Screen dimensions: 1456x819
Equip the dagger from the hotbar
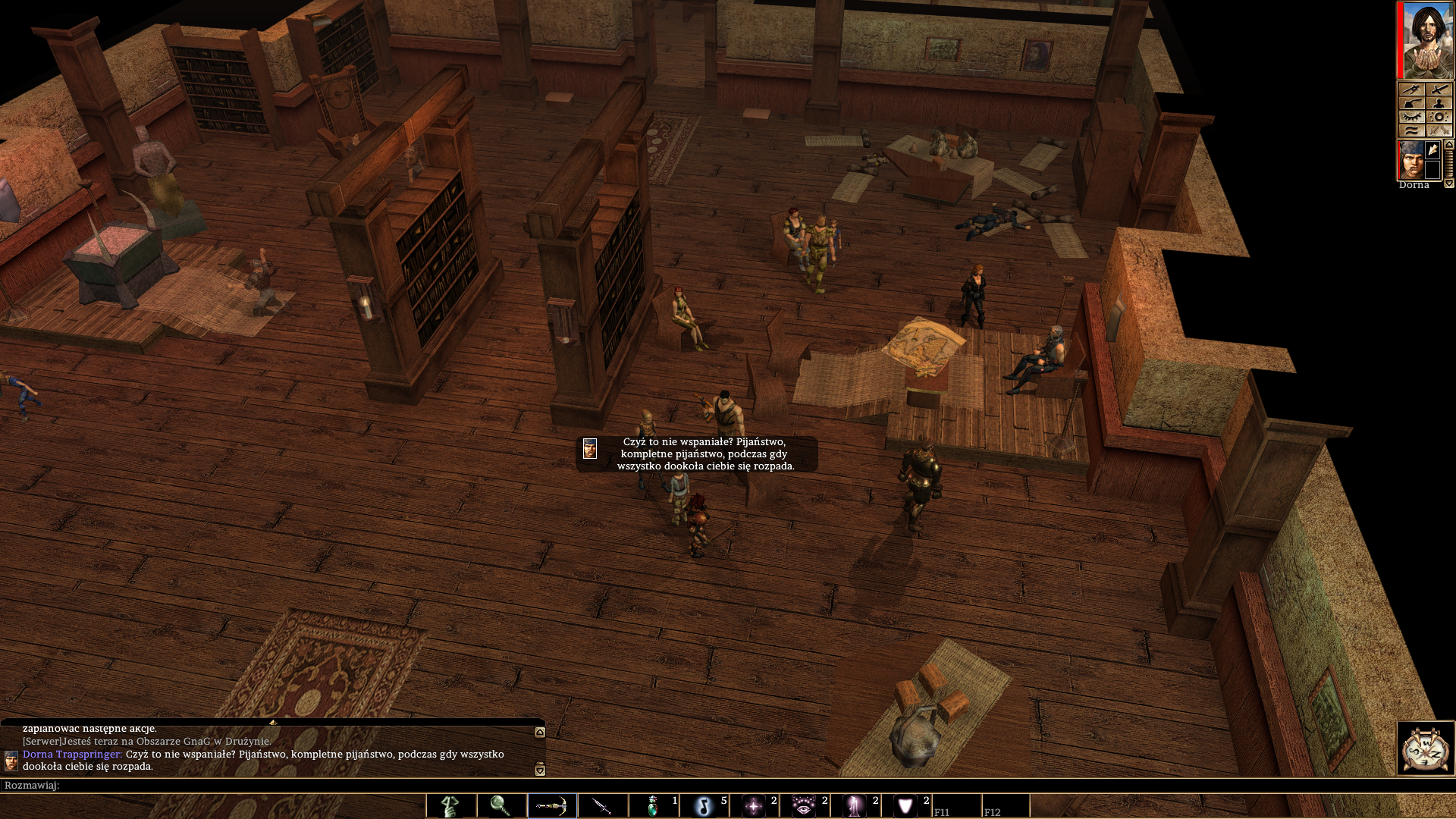(602, 805)
